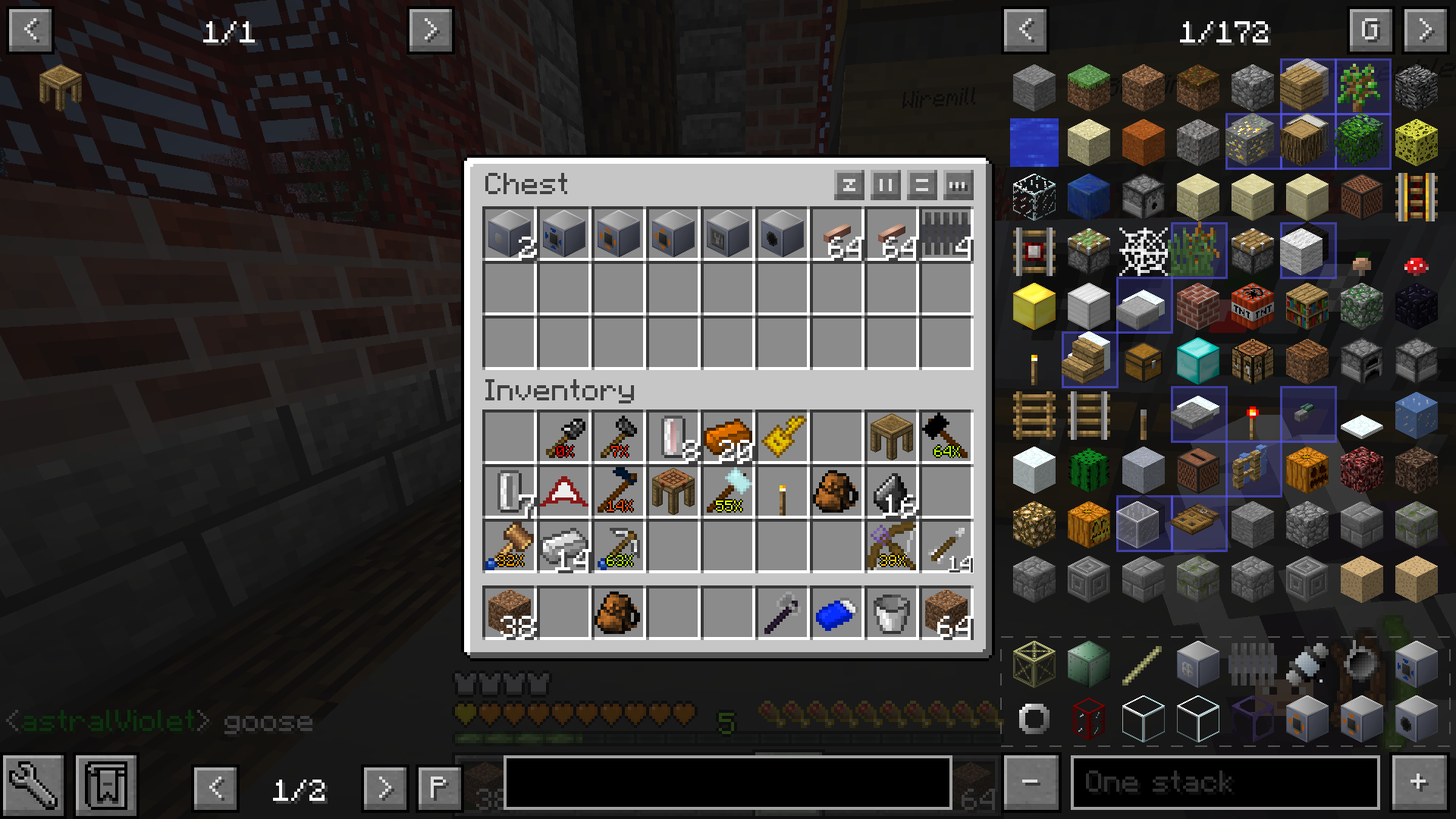Viewport: 1456px width, 819px height.
Task: Toggle the G mode button
Action: click(1370, 30)
